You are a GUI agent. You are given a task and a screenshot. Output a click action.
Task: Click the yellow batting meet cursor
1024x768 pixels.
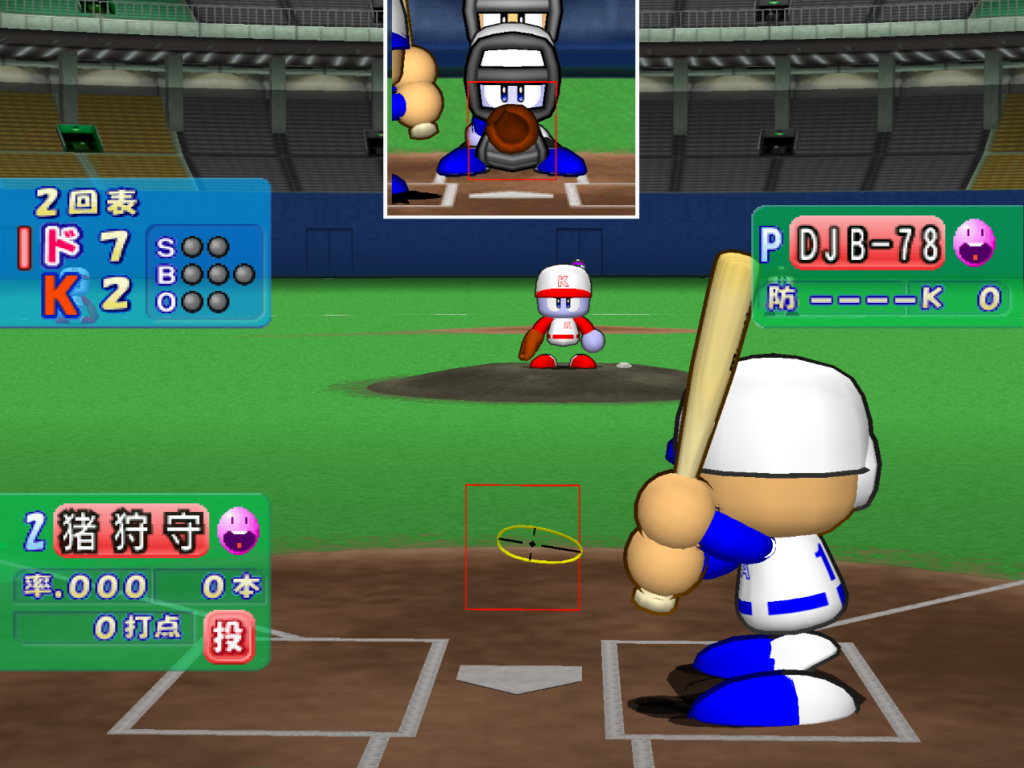coord(539,544)
